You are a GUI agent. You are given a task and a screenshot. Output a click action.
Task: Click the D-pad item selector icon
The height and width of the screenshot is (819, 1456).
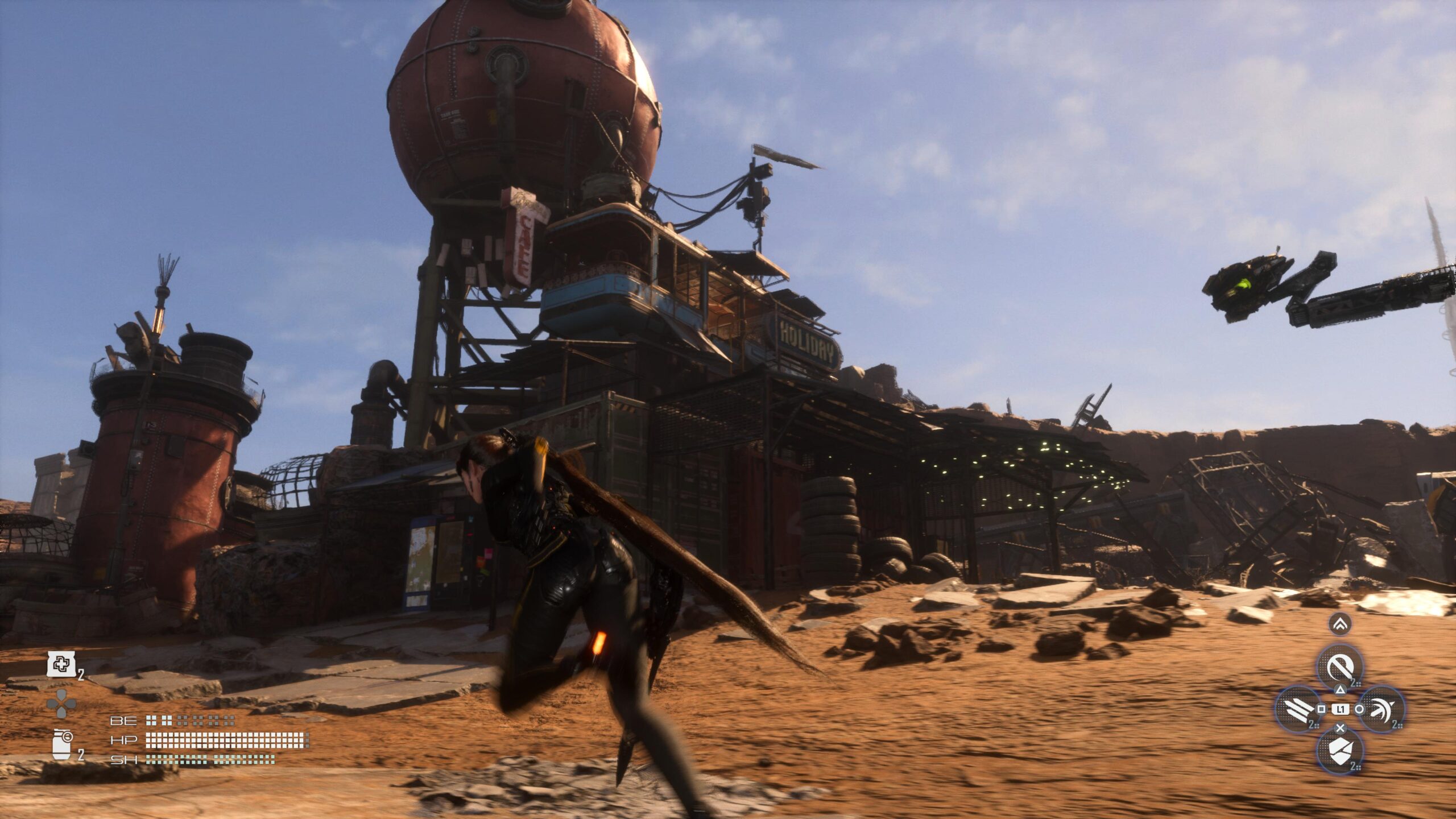pos(61,702)
